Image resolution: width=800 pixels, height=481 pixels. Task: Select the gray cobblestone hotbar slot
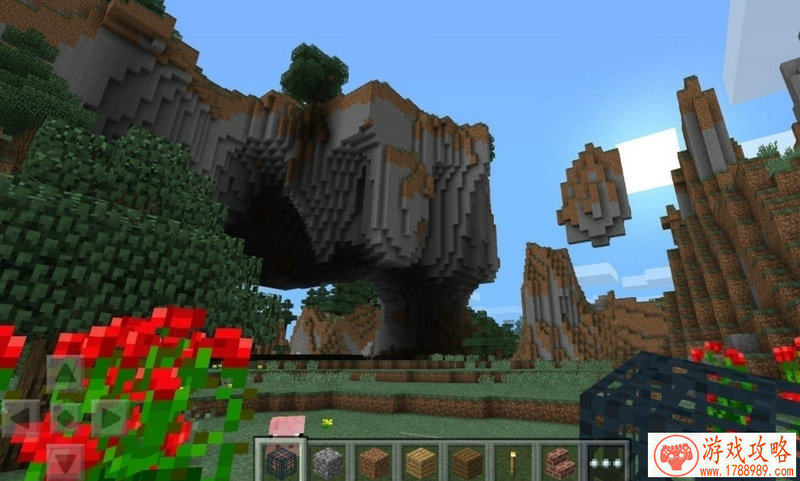coord(327,462)
